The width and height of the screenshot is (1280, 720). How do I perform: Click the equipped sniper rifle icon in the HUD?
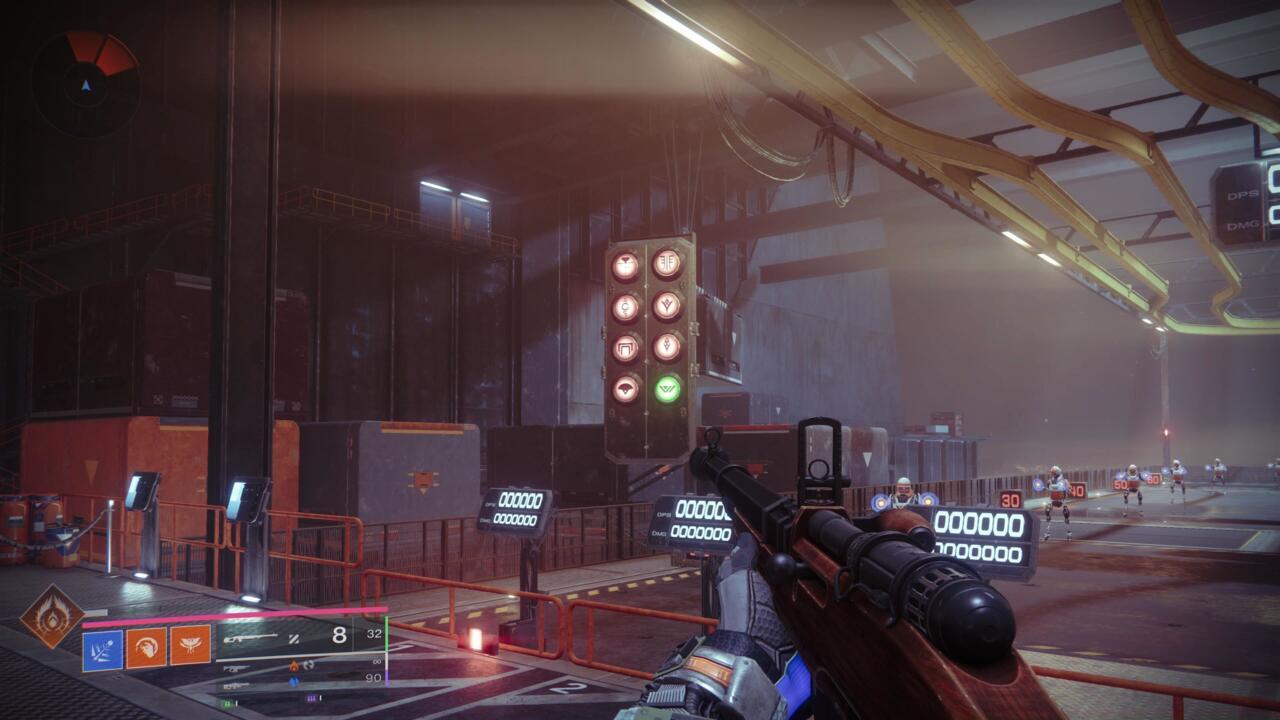(x=250, y=638)
